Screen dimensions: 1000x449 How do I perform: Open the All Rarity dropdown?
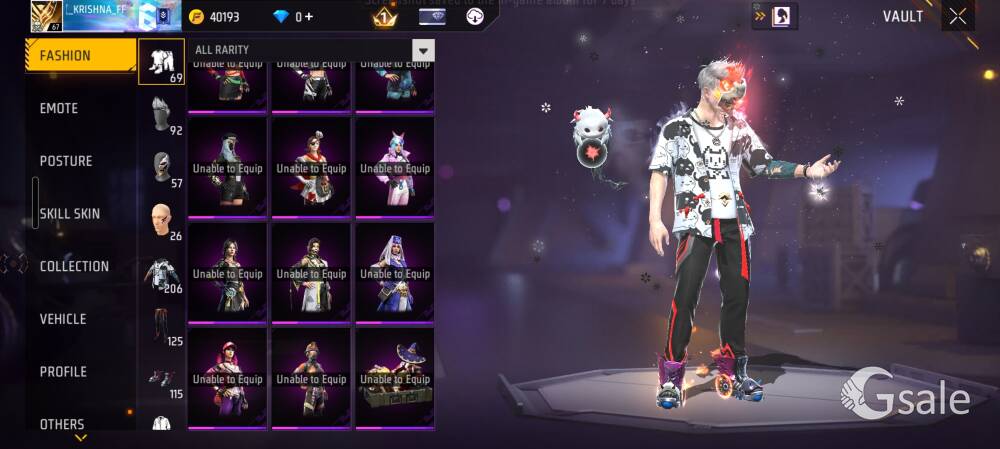pos(423,50)
